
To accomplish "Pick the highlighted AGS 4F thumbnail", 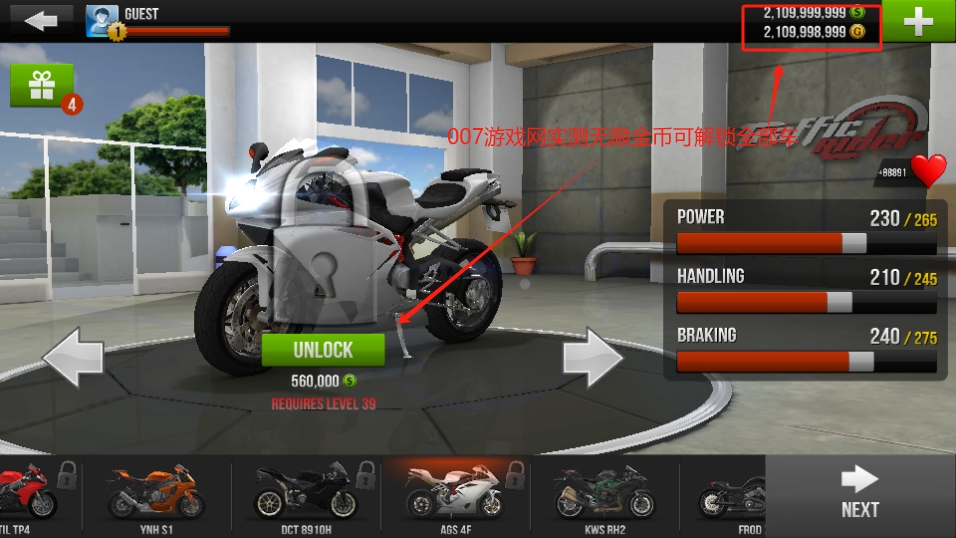I will [455, 496].
